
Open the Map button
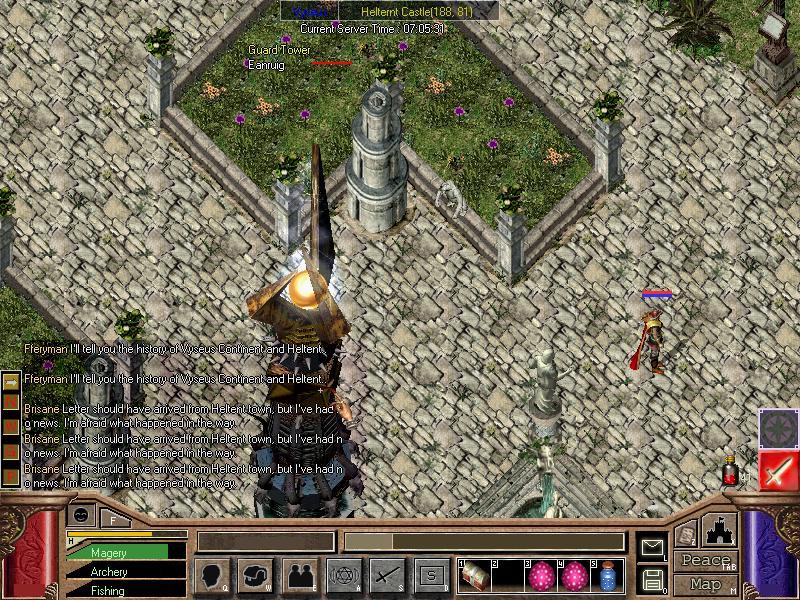coord(705,584)
